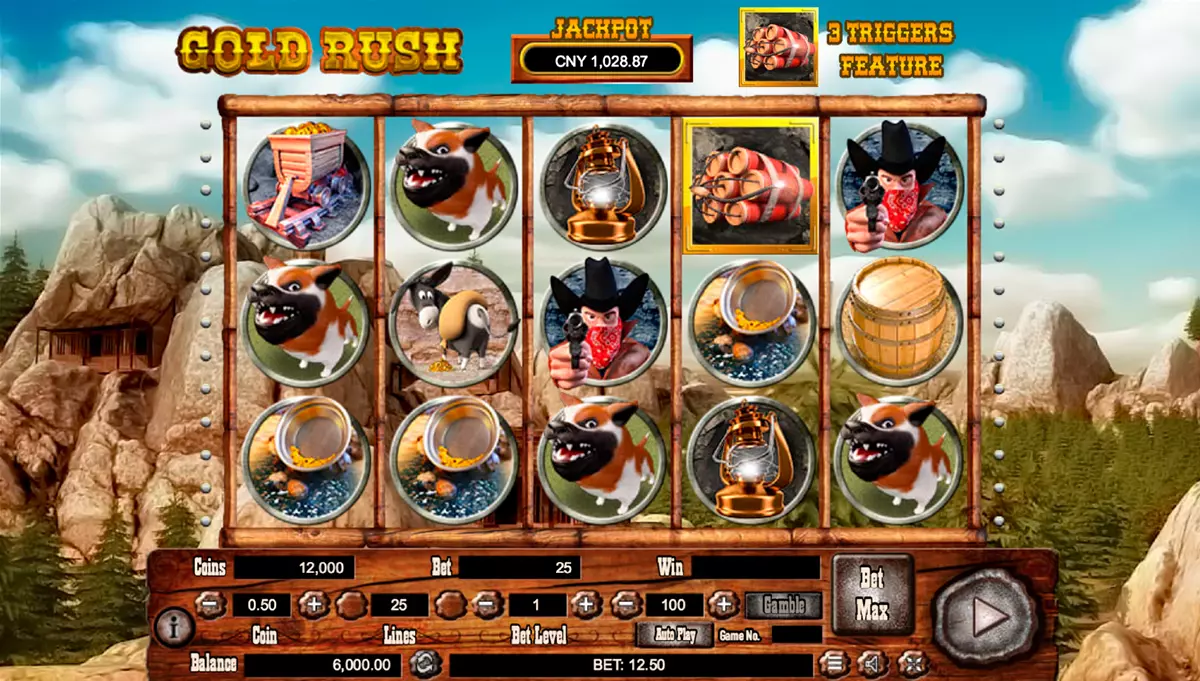This screenshot has width=1200, height=681.
Task: Start Auto Play
Action: pos(675,634)
